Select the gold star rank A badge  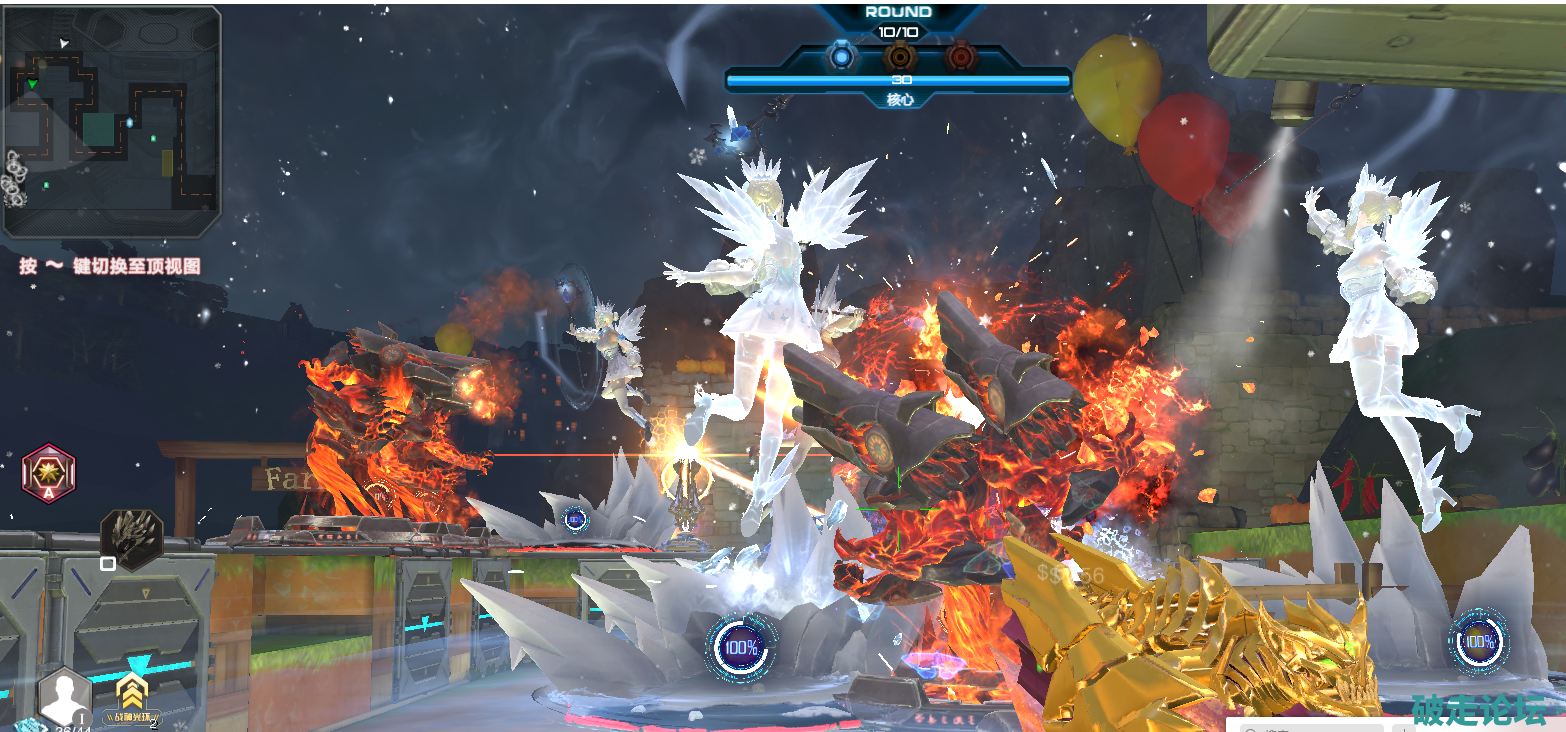point(48,473)
